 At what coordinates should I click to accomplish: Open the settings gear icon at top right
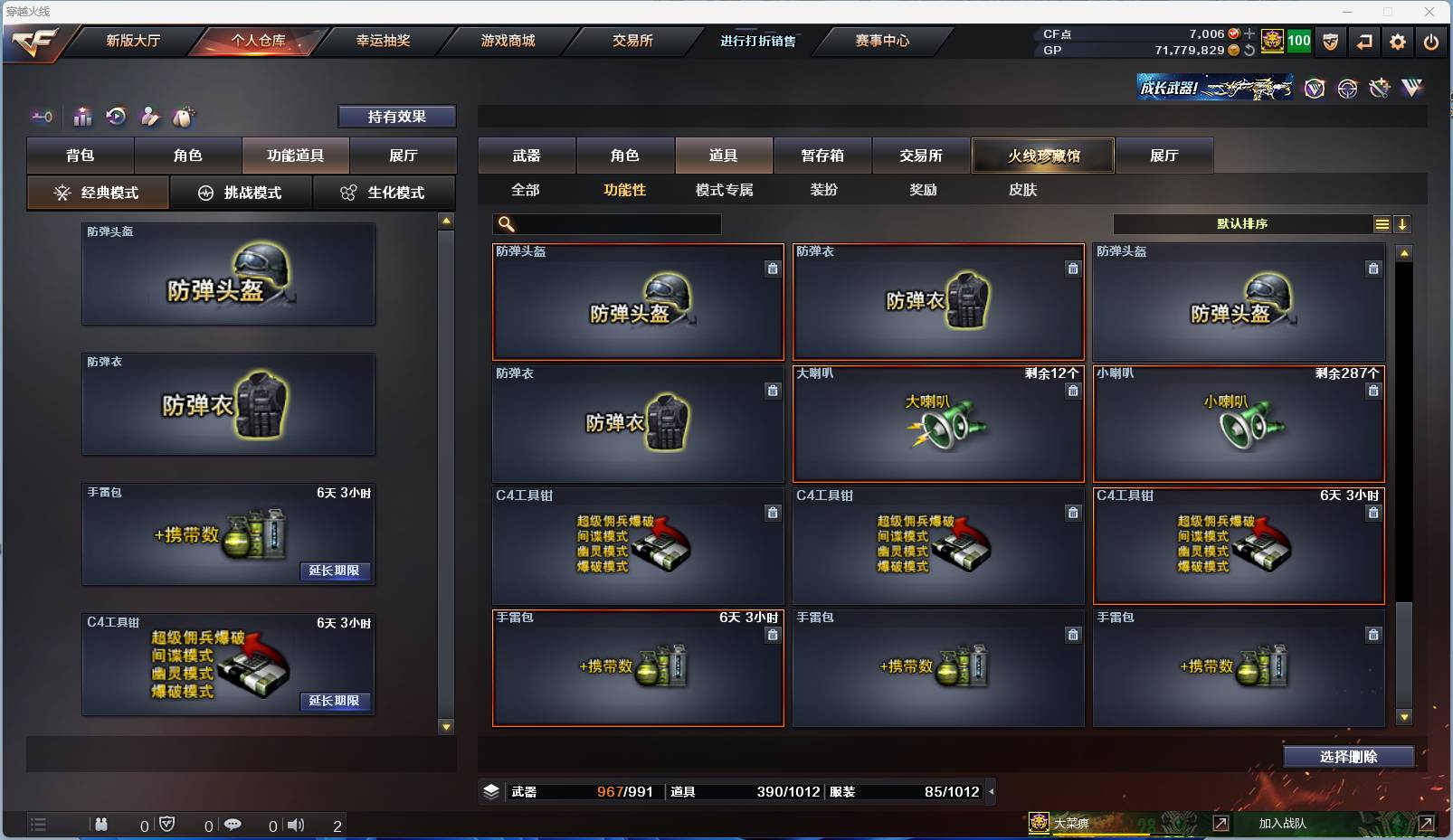(1396, 42)
